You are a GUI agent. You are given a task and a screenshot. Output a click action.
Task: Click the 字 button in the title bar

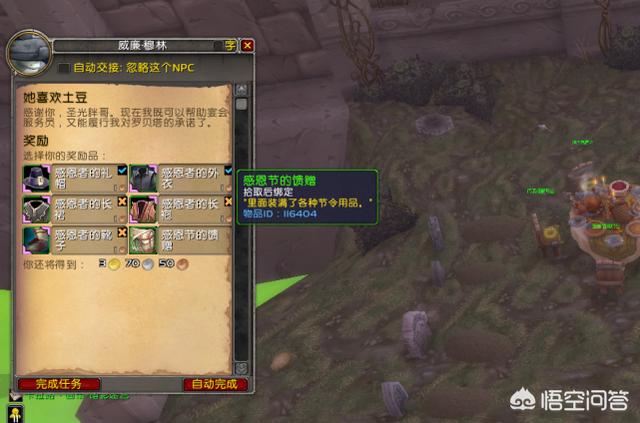[x=230, y=45]
